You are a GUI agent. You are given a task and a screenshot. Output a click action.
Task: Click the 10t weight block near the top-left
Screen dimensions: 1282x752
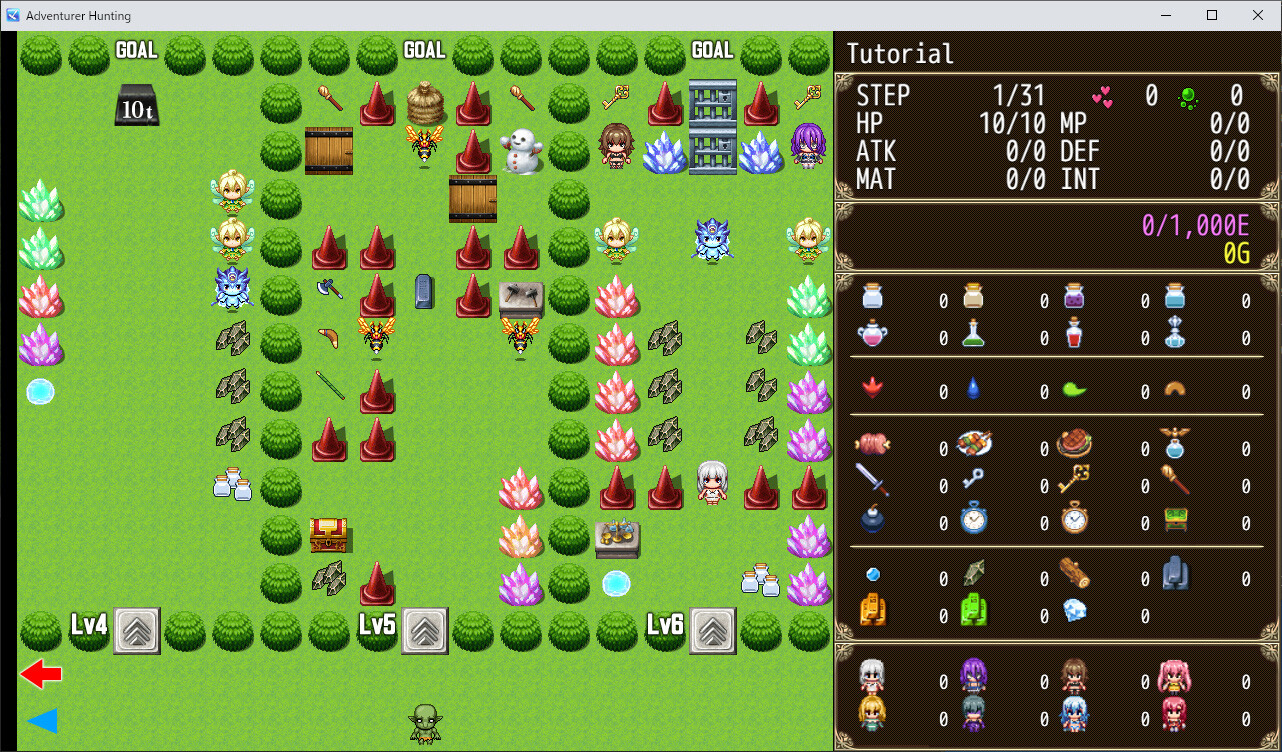coord(135,105)
